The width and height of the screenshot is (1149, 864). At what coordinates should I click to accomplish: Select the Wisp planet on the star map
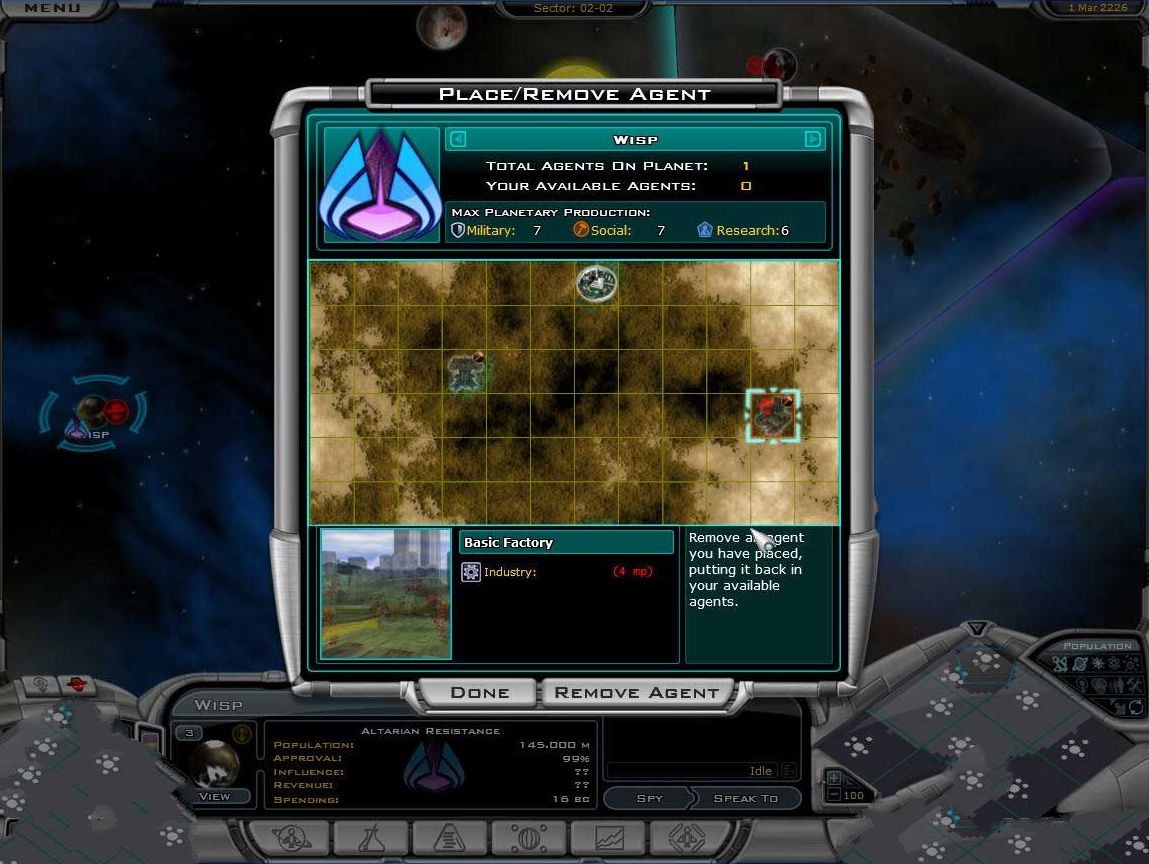(92, 413)
